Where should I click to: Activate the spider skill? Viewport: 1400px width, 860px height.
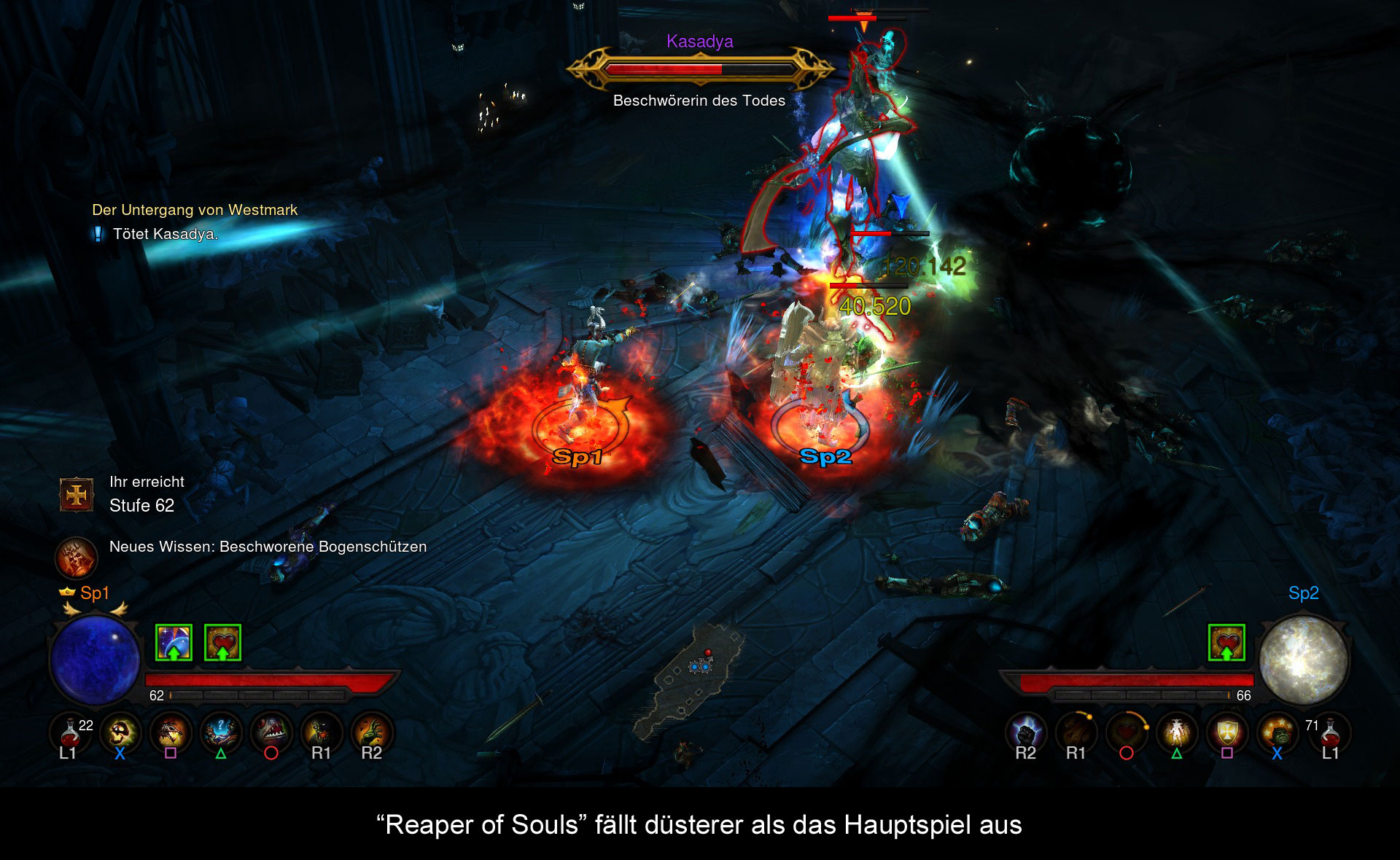click(171, 731)
